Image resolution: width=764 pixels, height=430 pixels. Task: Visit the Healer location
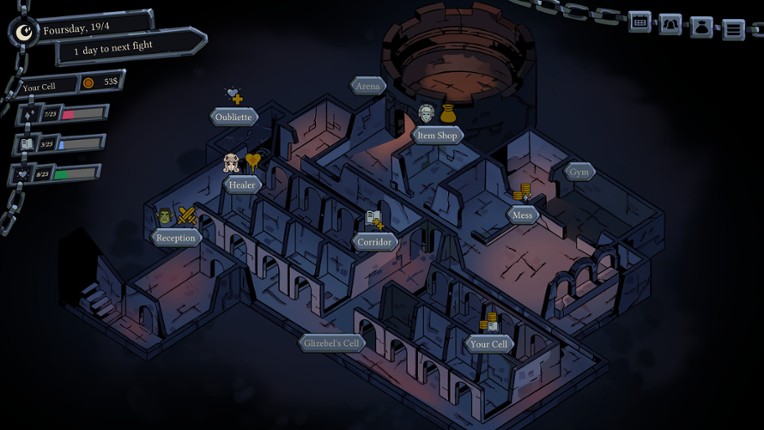point(242,184)
